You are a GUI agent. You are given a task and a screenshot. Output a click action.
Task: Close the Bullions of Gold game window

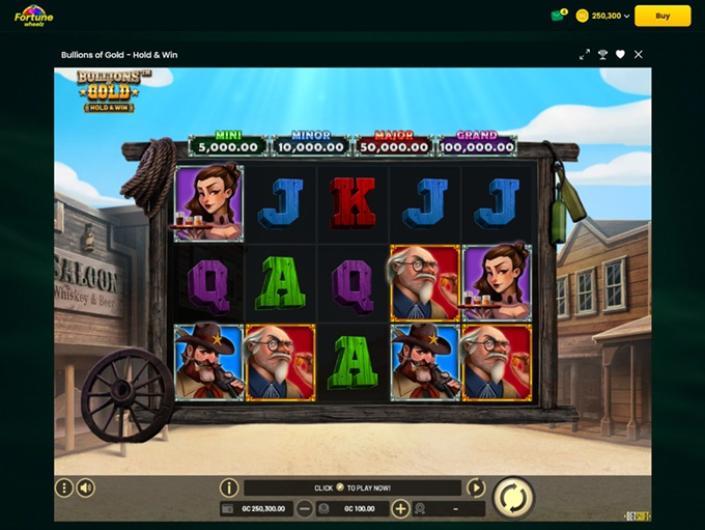[638, 54]
